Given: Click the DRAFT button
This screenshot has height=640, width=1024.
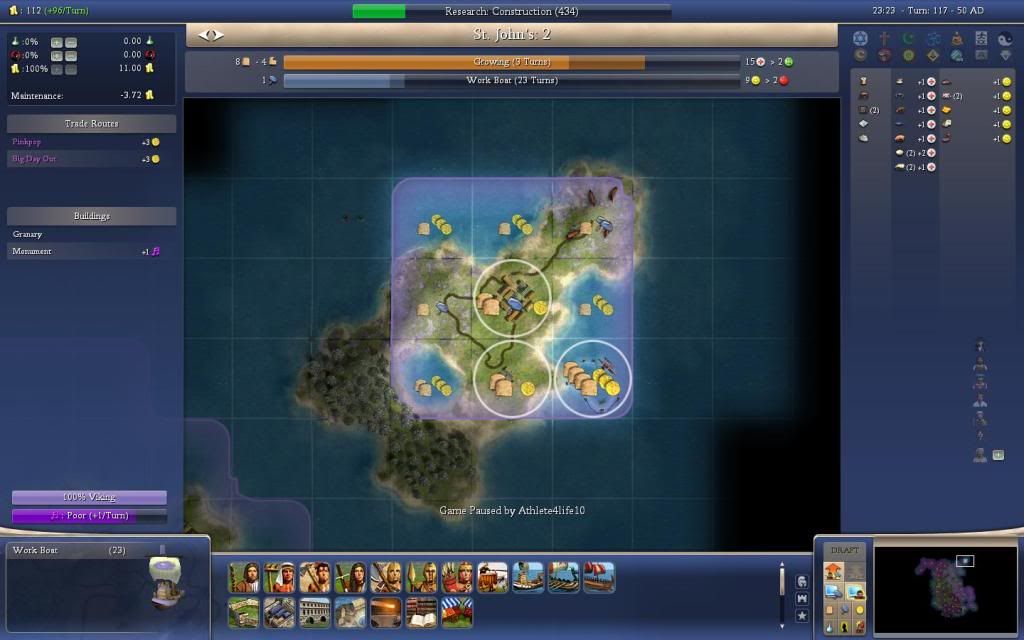Looking at the screenshot, I should pyautogui.click(x=845, y=551).
